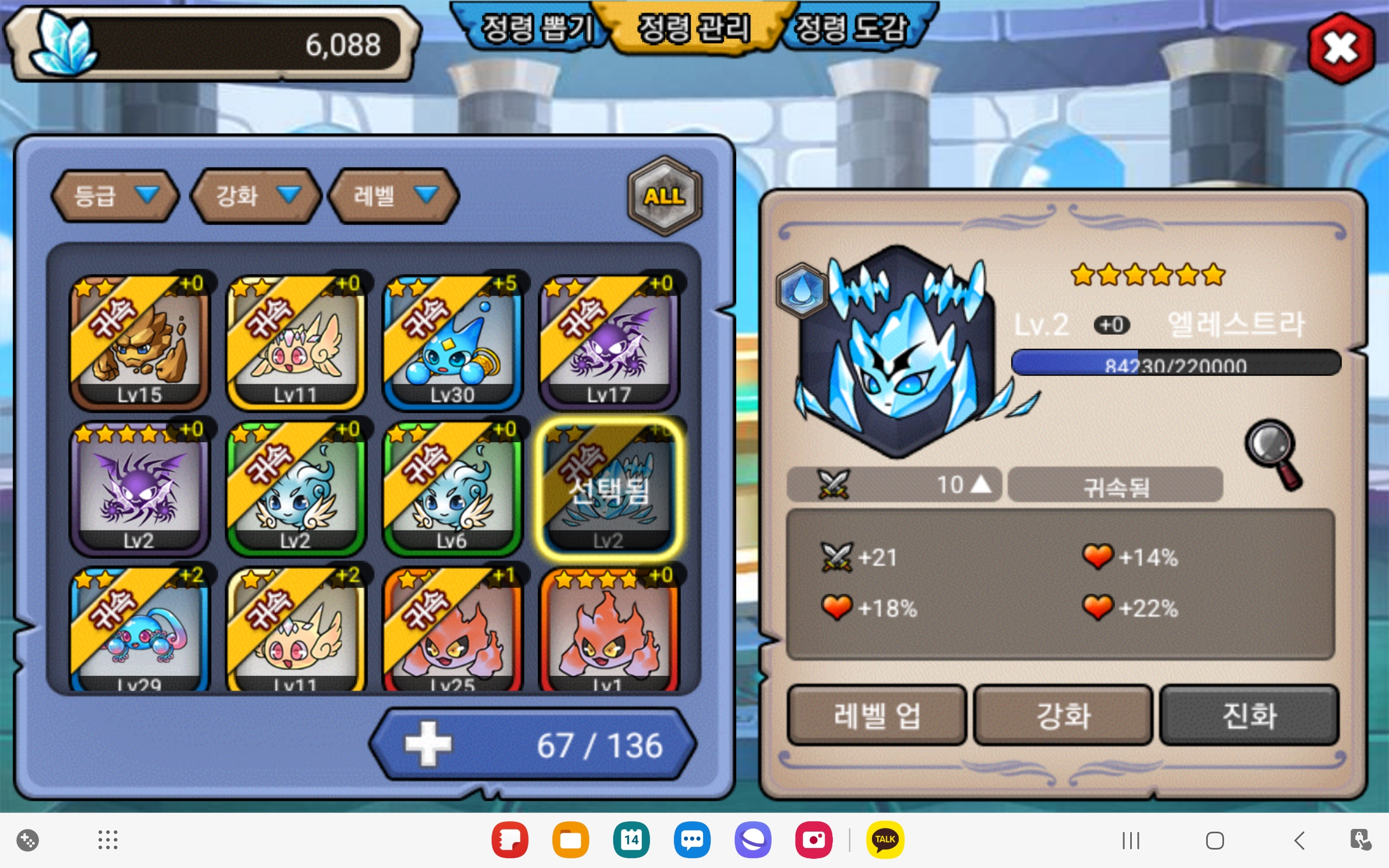Select the 정령 관리 tab

coord(693,29)
